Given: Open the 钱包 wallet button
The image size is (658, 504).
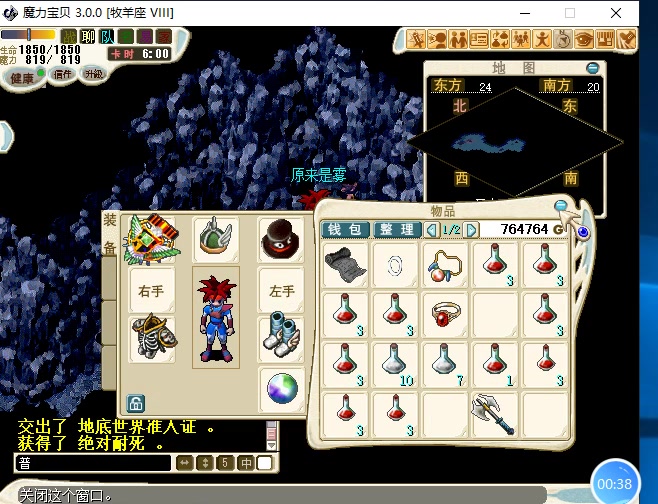Looking at the screenshot, I should 345,229.
